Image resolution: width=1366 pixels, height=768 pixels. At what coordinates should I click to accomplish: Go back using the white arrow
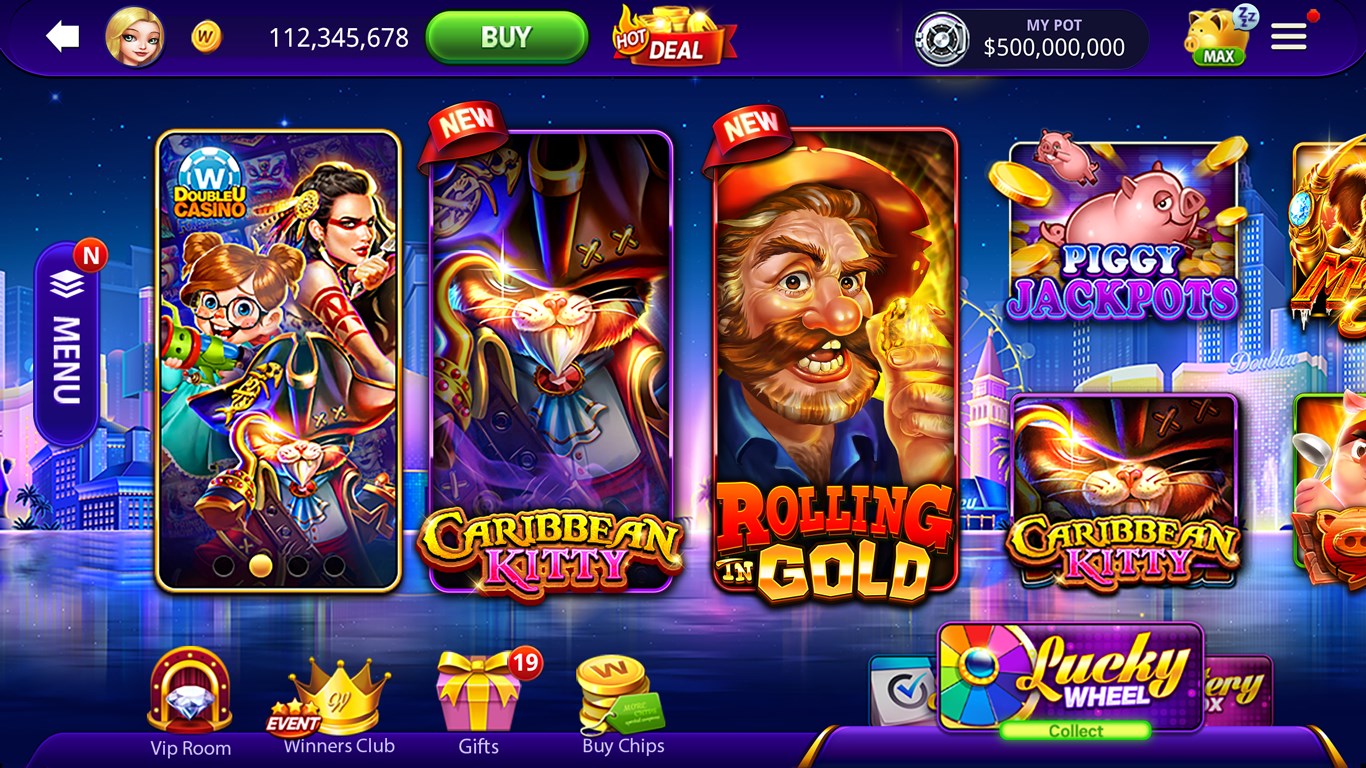point(63,37)
